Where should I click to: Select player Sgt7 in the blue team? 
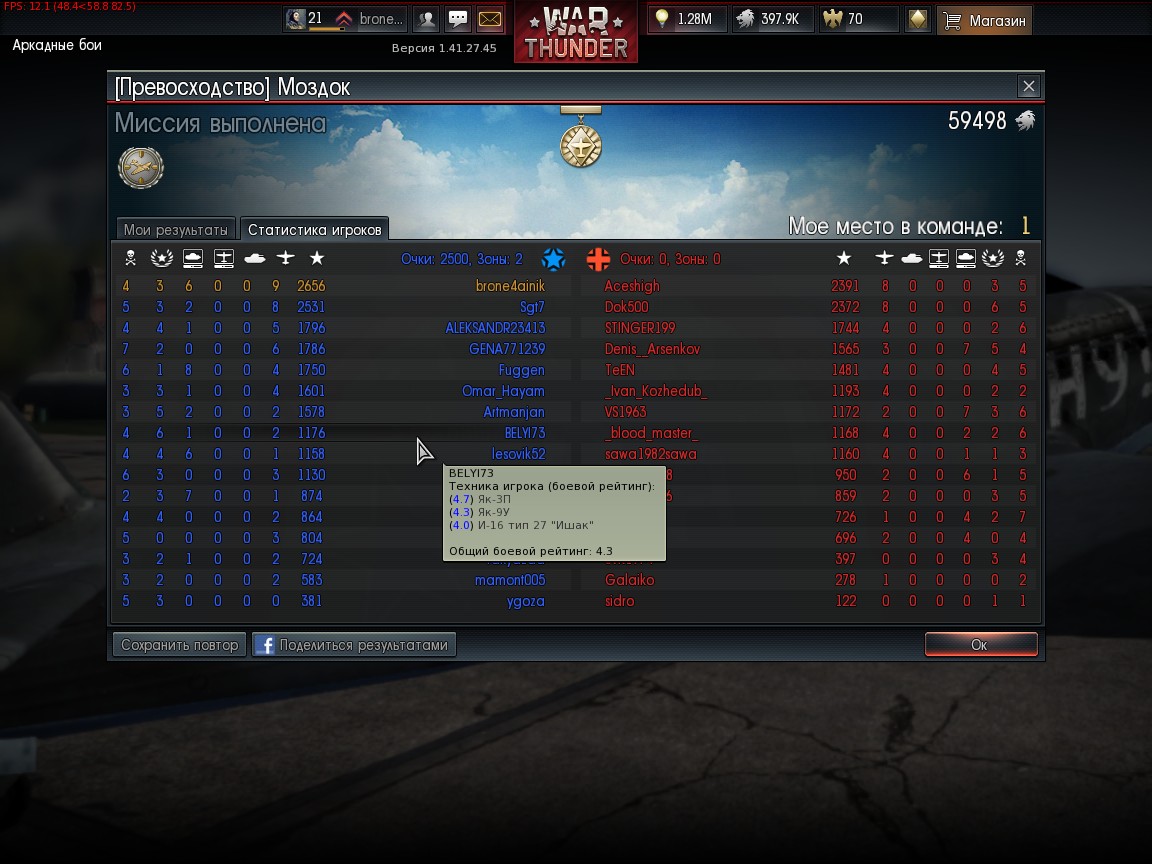pos(532,307)
